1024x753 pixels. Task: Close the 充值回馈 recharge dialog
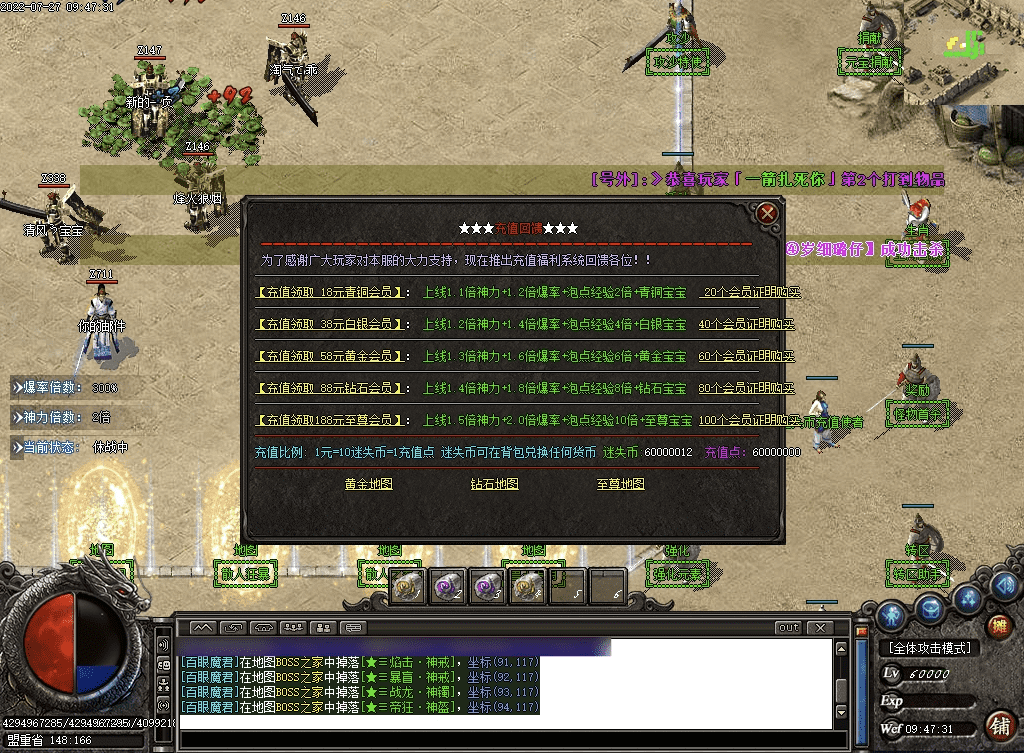[767, 213]
